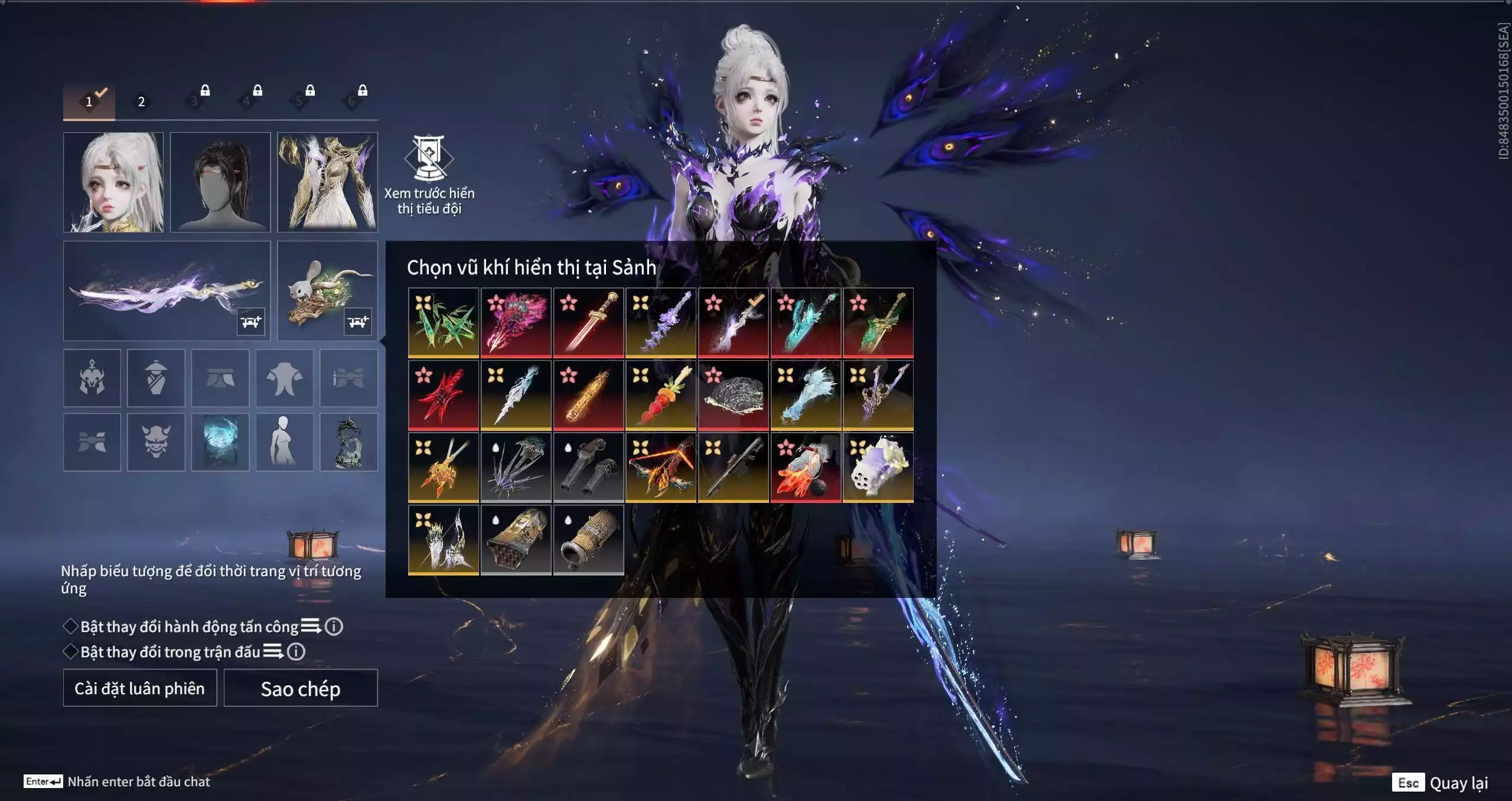Choose the dark ponytail hairstyle slot

pyautogui.click(x=220, y=182)
